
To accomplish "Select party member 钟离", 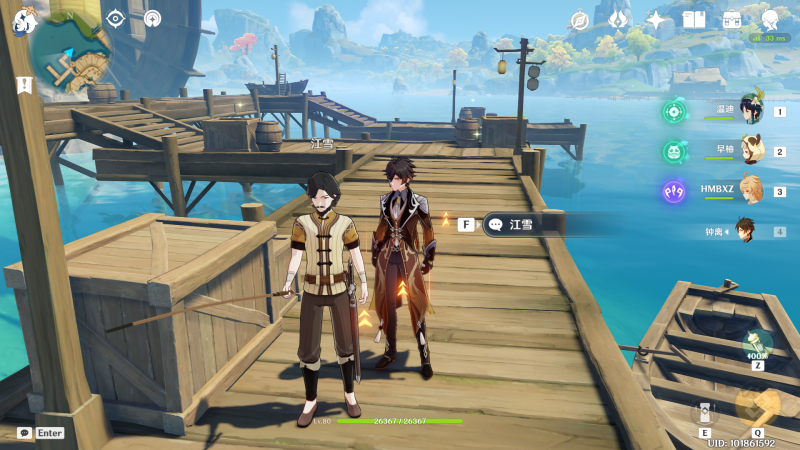I will tap(746, 231).
